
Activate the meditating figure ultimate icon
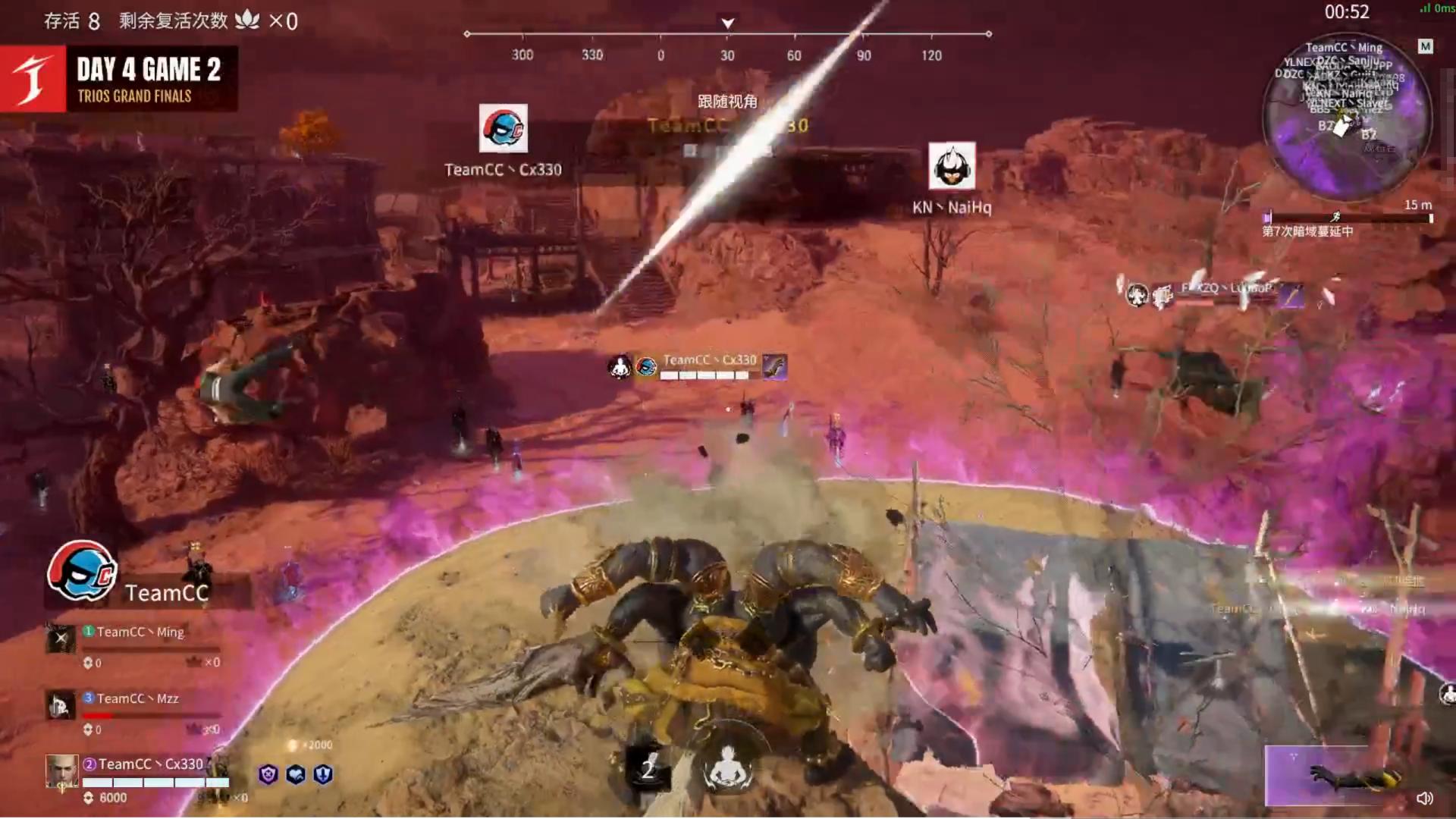click(727, 767)
